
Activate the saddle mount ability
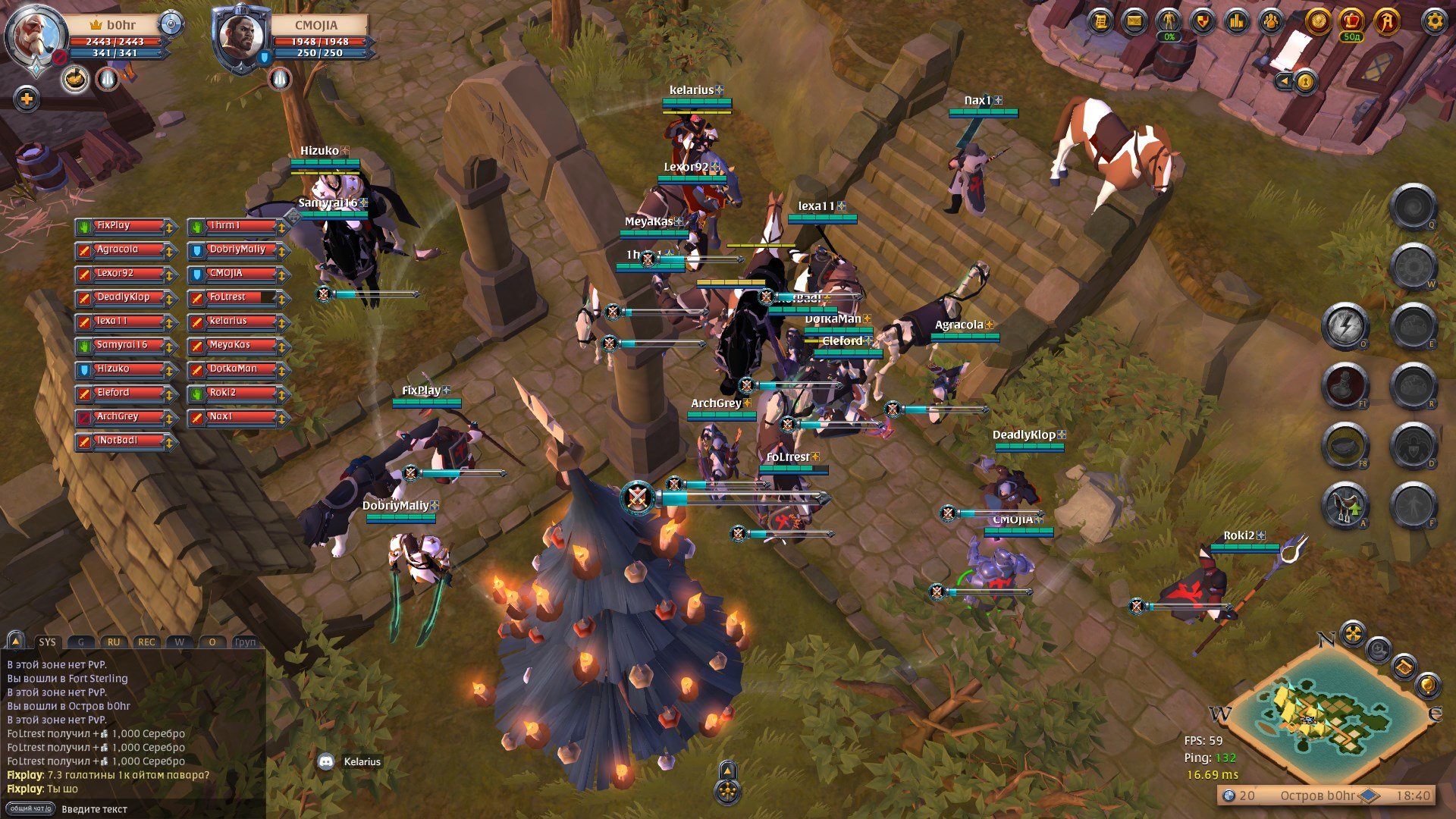pos(1345,505)
